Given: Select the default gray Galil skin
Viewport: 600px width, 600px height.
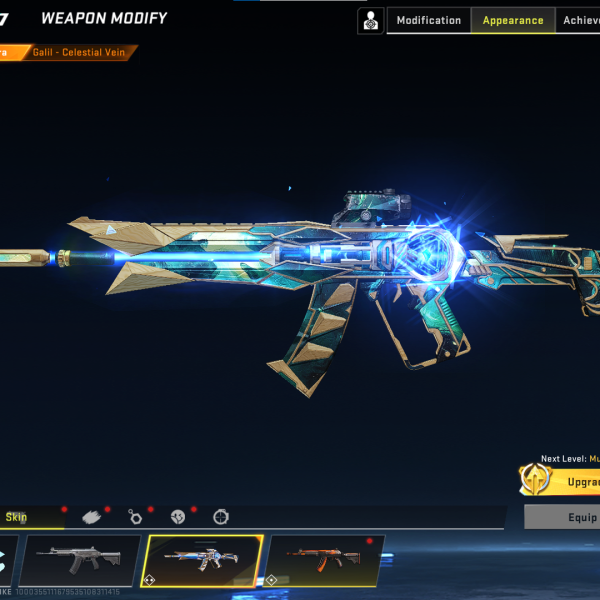Looking at the screenshot, I should (x=80, y=560).
